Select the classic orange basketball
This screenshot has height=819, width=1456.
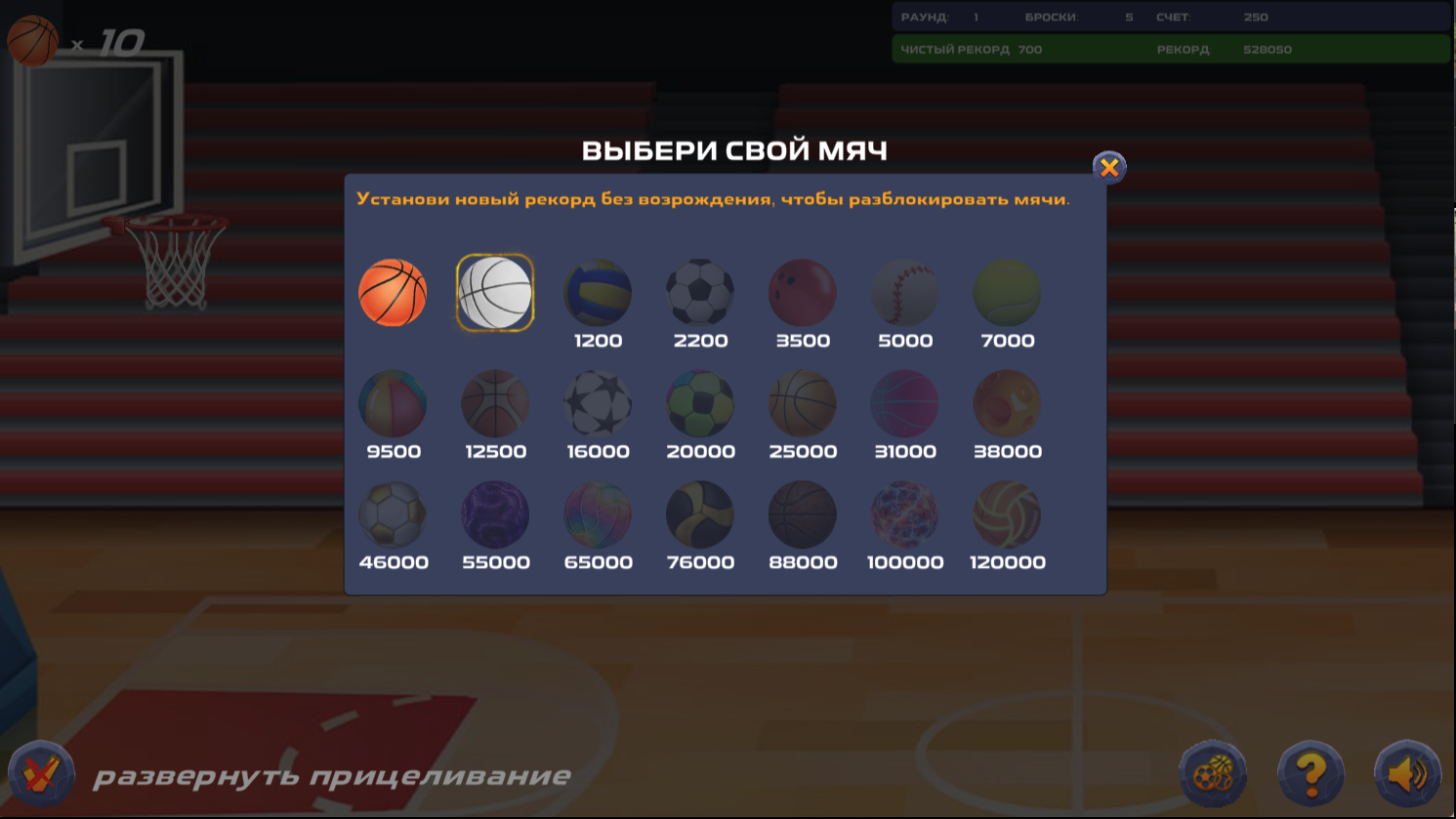(393, 292)
